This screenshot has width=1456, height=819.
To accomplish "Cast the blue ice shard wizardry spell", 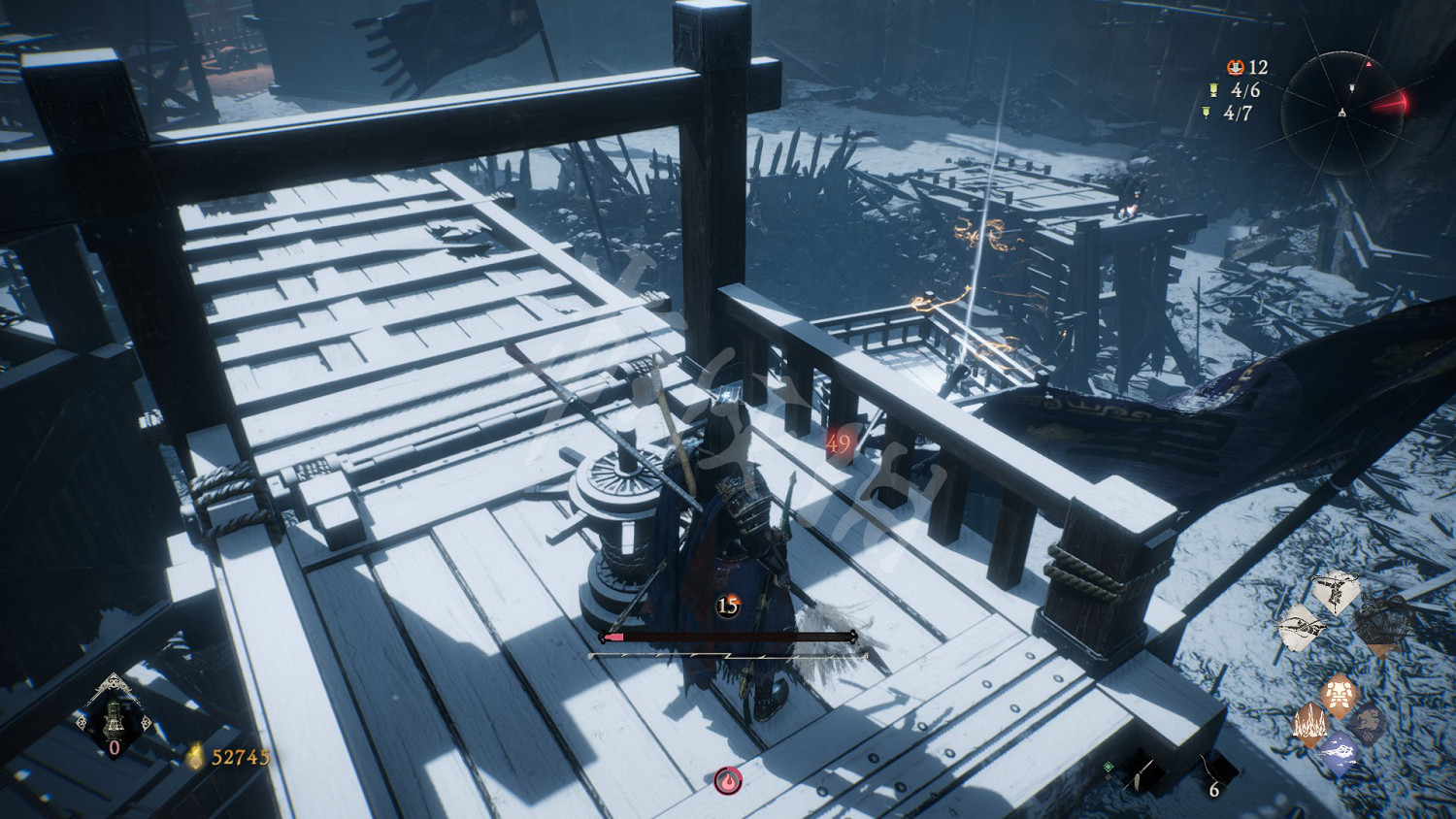I will click(x=1339, y=752).
